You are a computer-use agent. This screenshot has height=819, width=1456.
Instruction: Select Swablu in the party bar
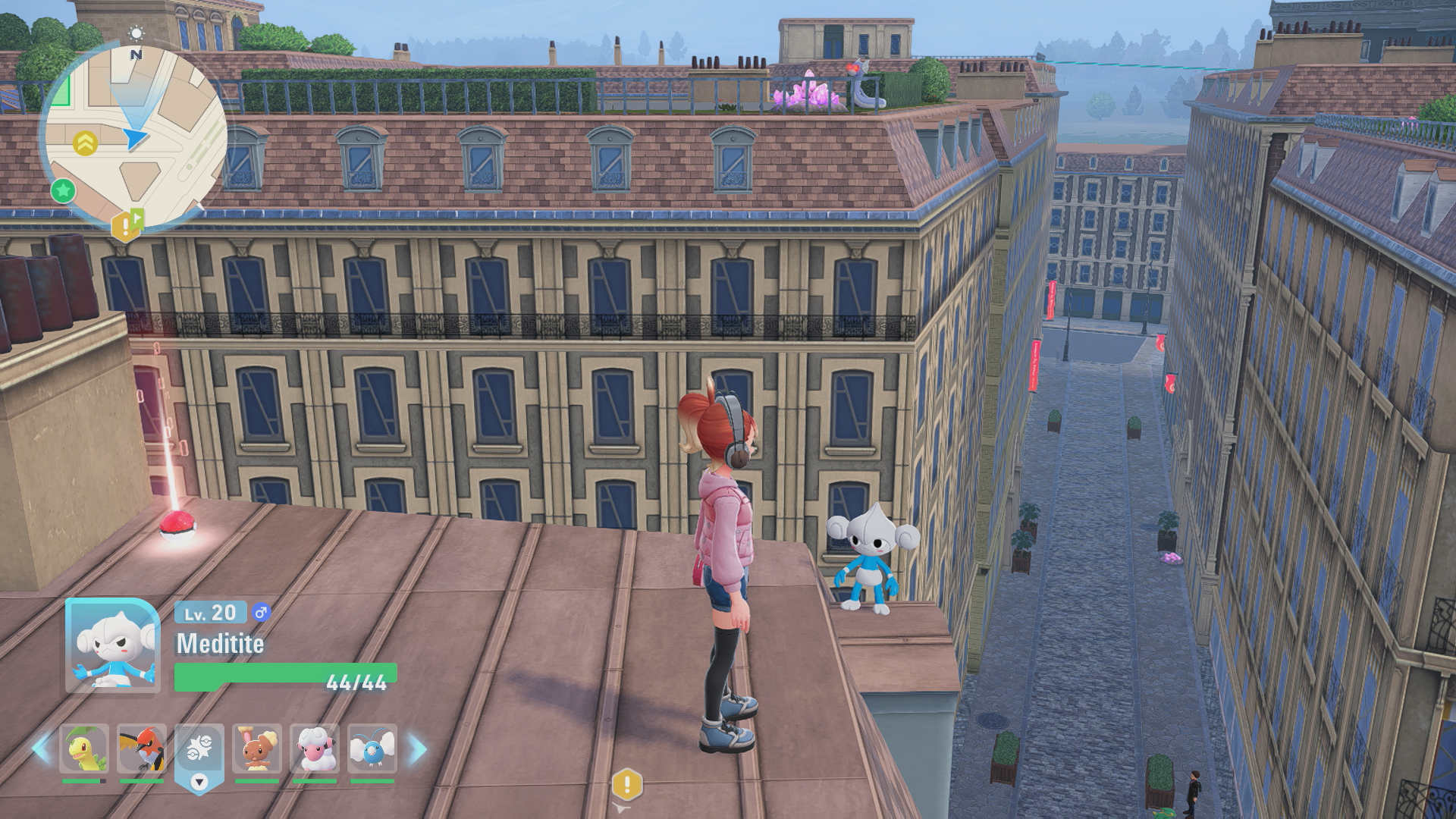[x=372, y=748]
